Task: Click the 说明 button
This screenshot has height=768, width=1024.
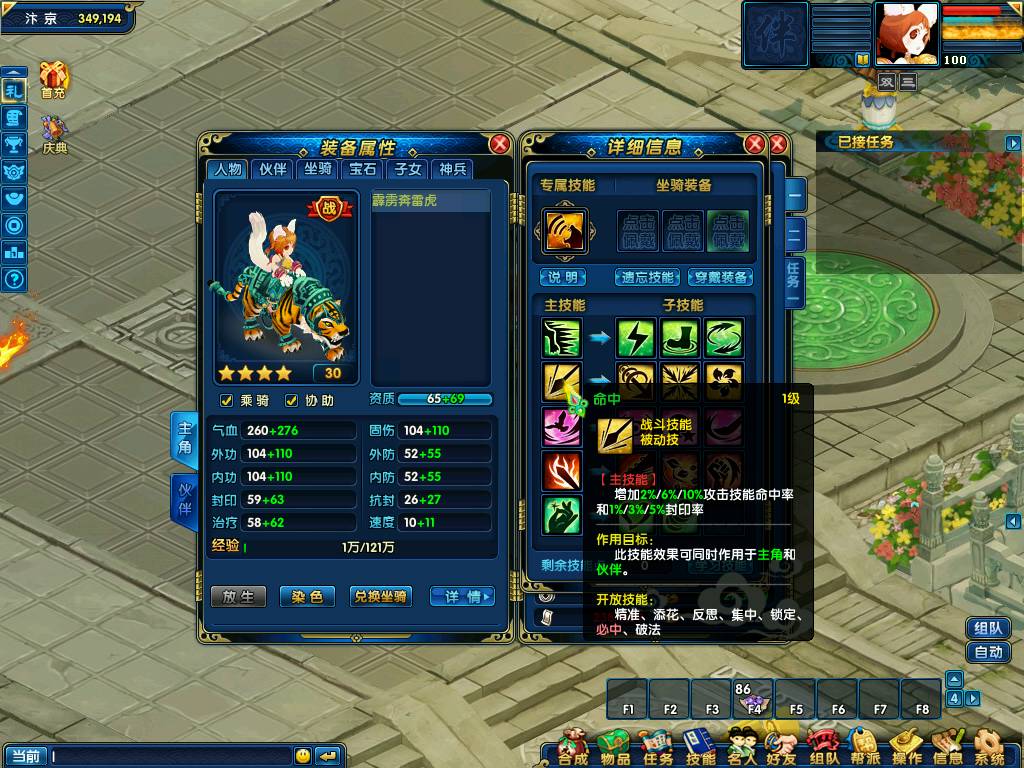Action: pyautogui.click(x=562, y=277)
